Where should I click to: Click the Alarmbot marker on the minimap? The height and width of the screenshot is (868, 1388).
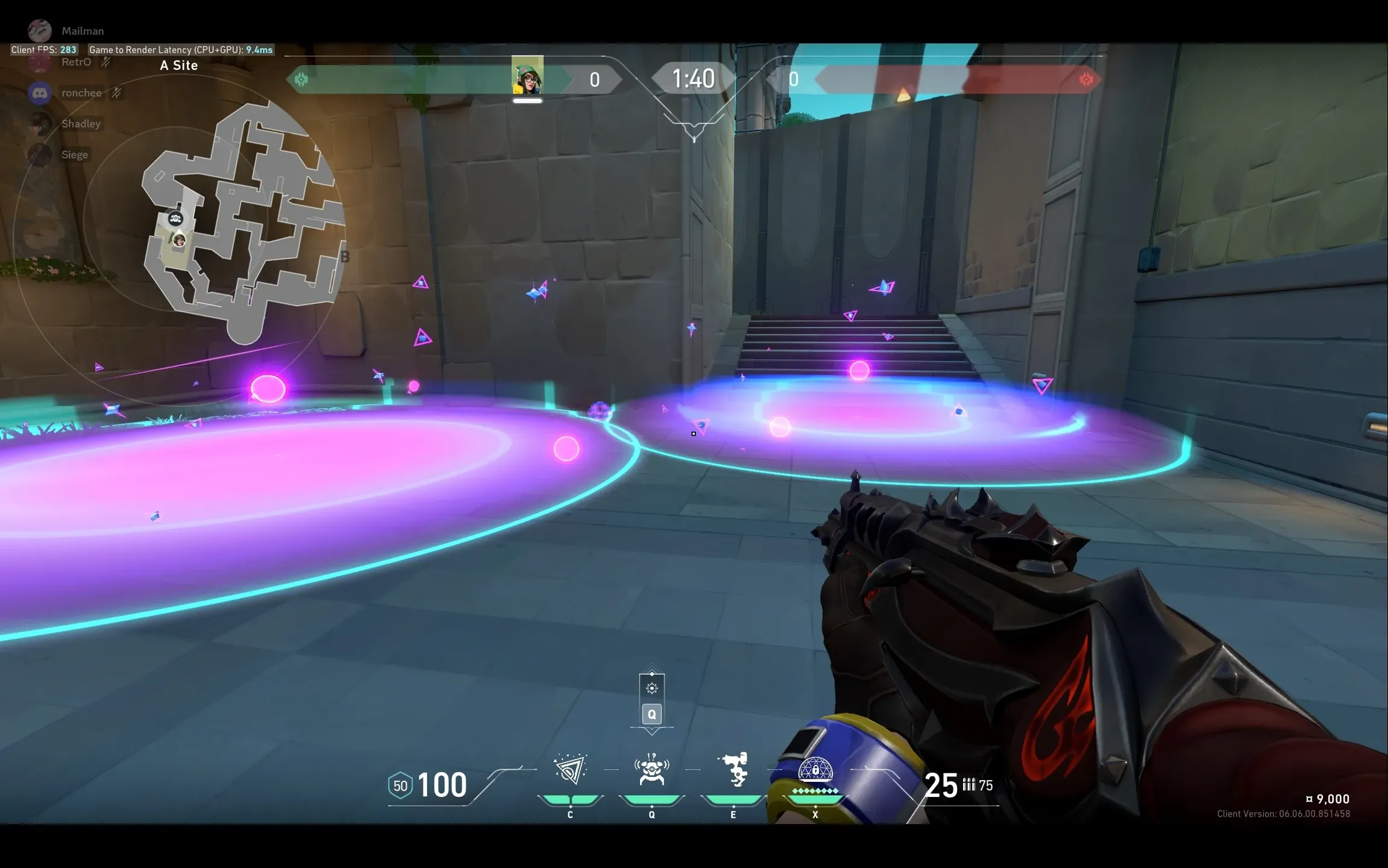(x=175, y=218)
